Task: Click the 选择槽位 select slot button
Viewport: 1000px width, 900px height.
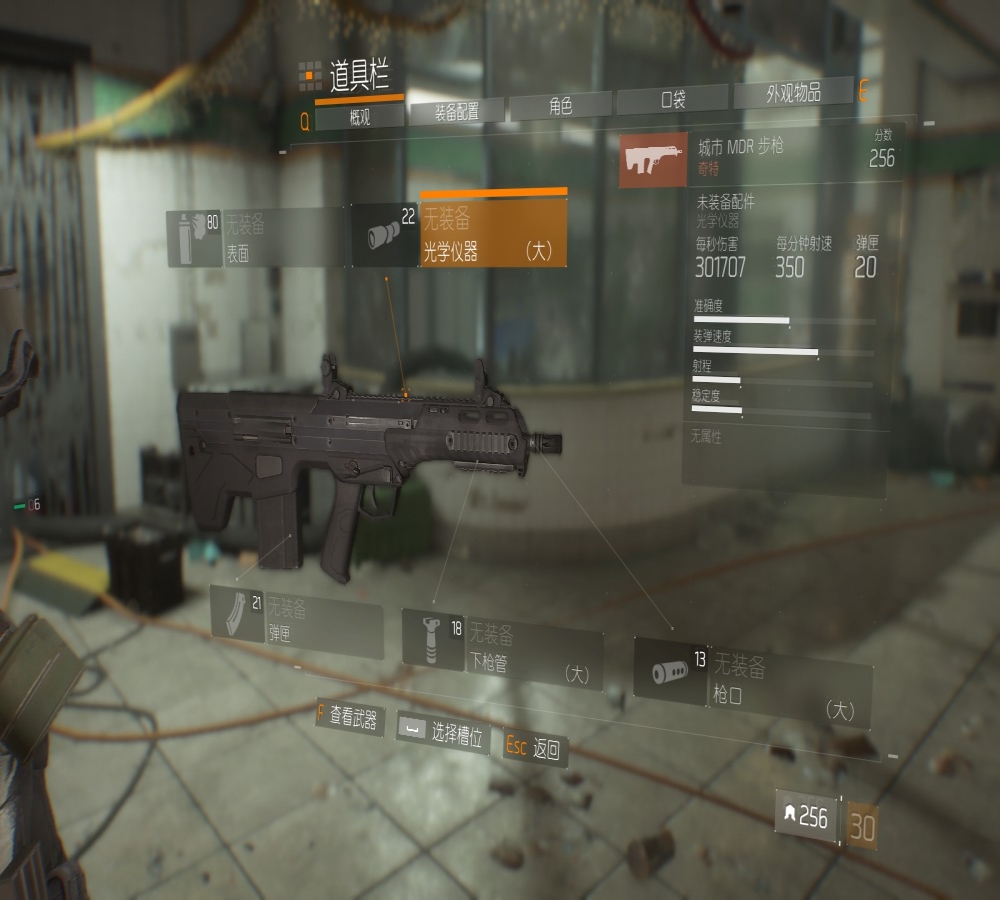Action: pyautogui.click(x=443, y=733)
